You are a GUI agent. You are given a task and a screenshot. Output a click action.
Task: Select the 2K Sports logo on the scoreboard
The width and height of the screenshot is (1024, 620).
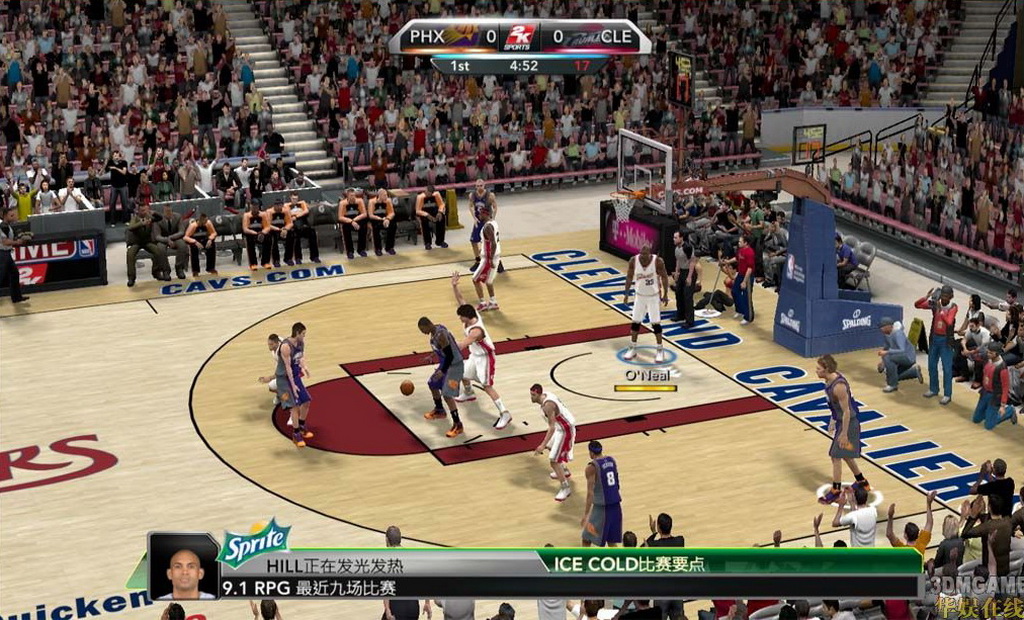(518, 37)
